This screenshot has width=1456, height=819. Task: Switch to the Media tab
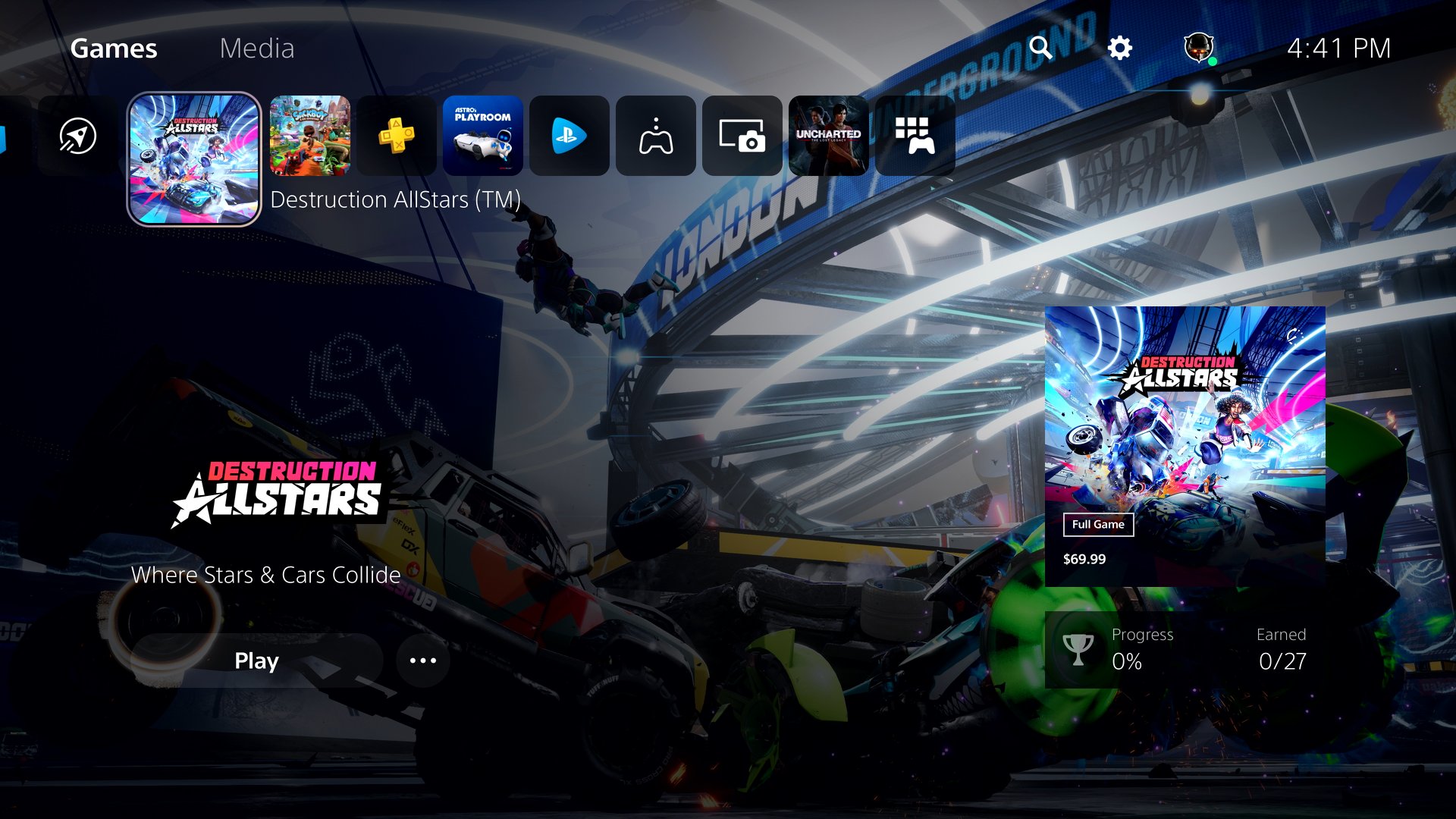257,49
